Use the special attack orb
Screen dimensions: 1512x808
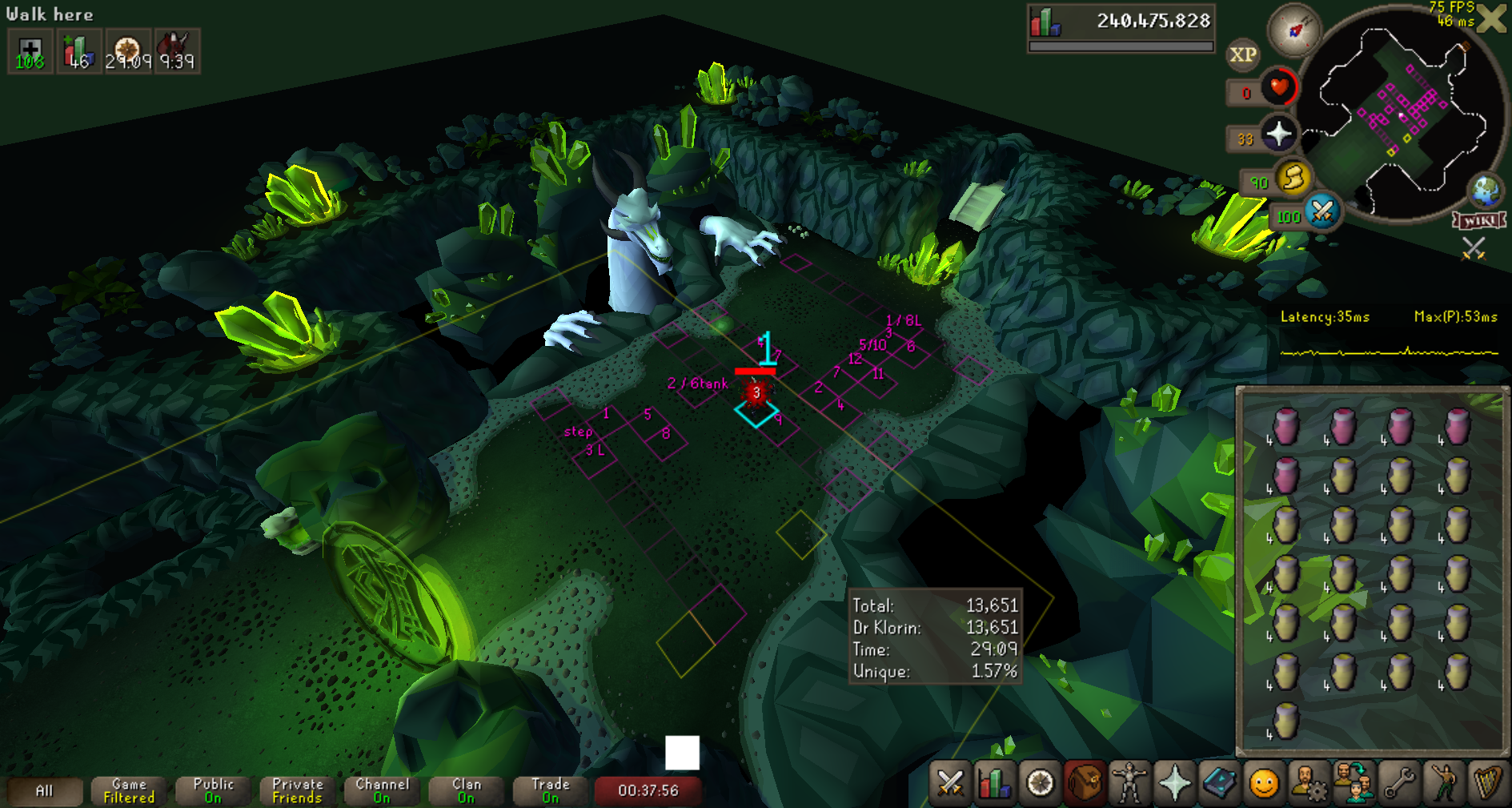point(1322,213)
